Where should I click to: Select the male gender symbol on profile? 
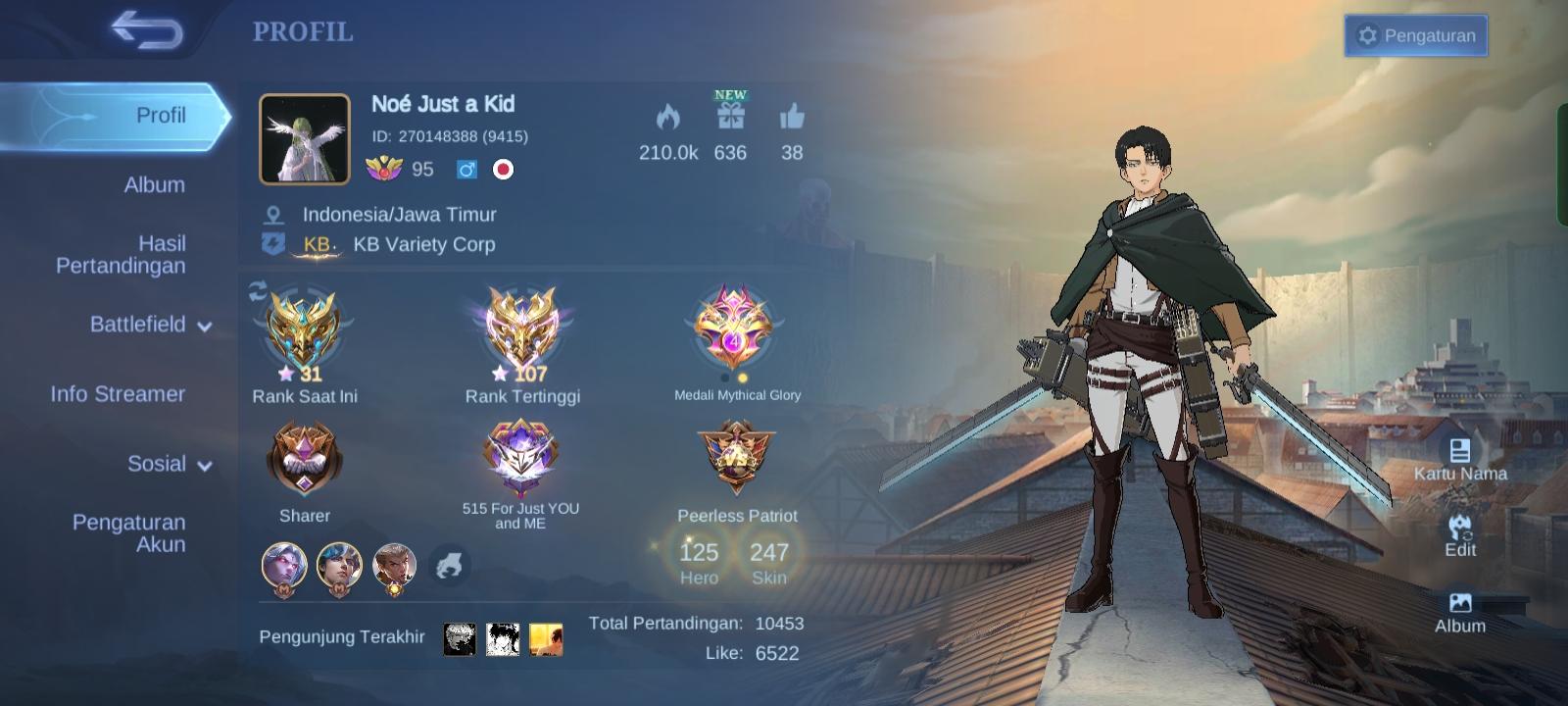click(466, 170)
